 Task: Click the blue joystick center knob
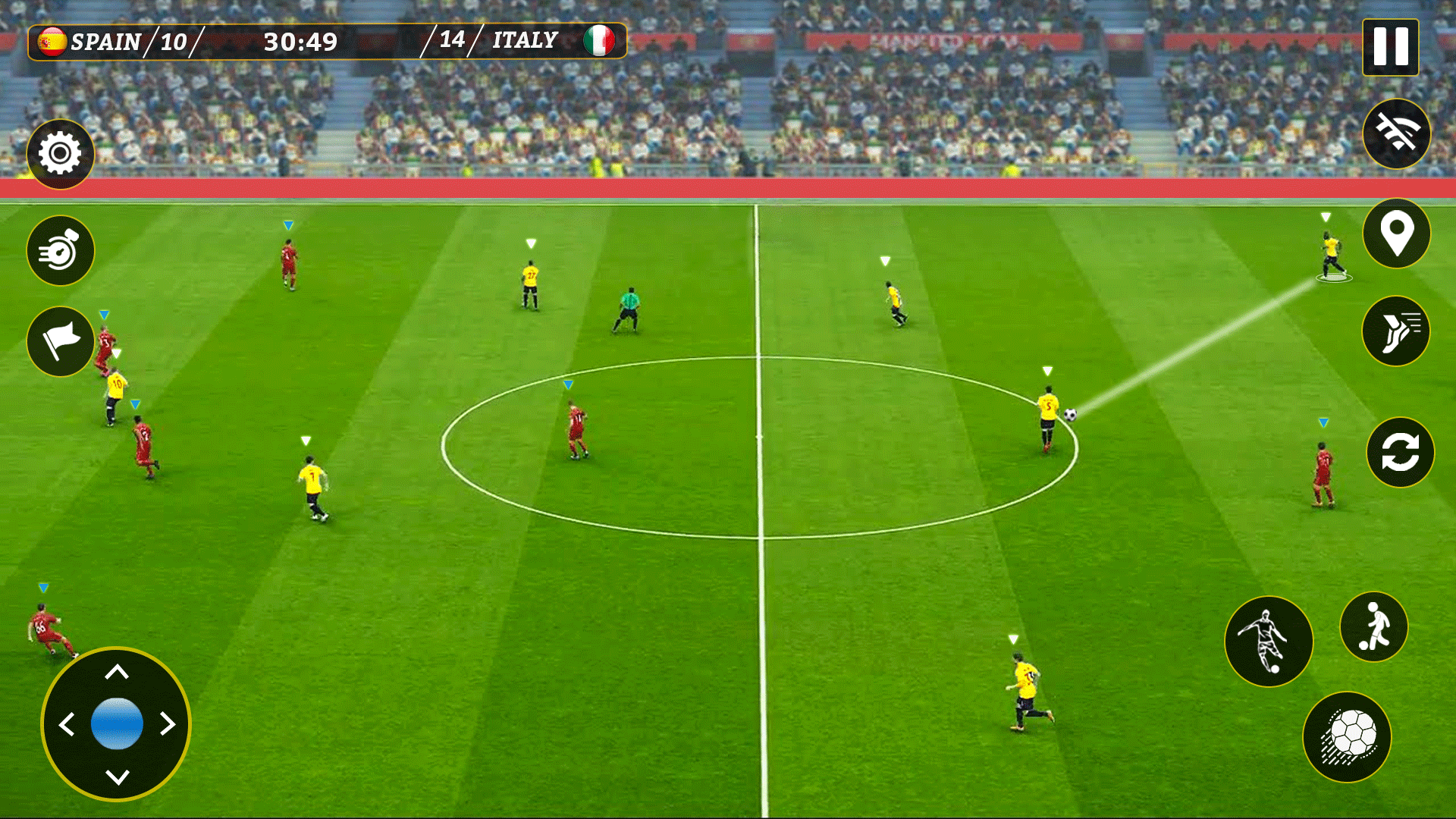117,724
